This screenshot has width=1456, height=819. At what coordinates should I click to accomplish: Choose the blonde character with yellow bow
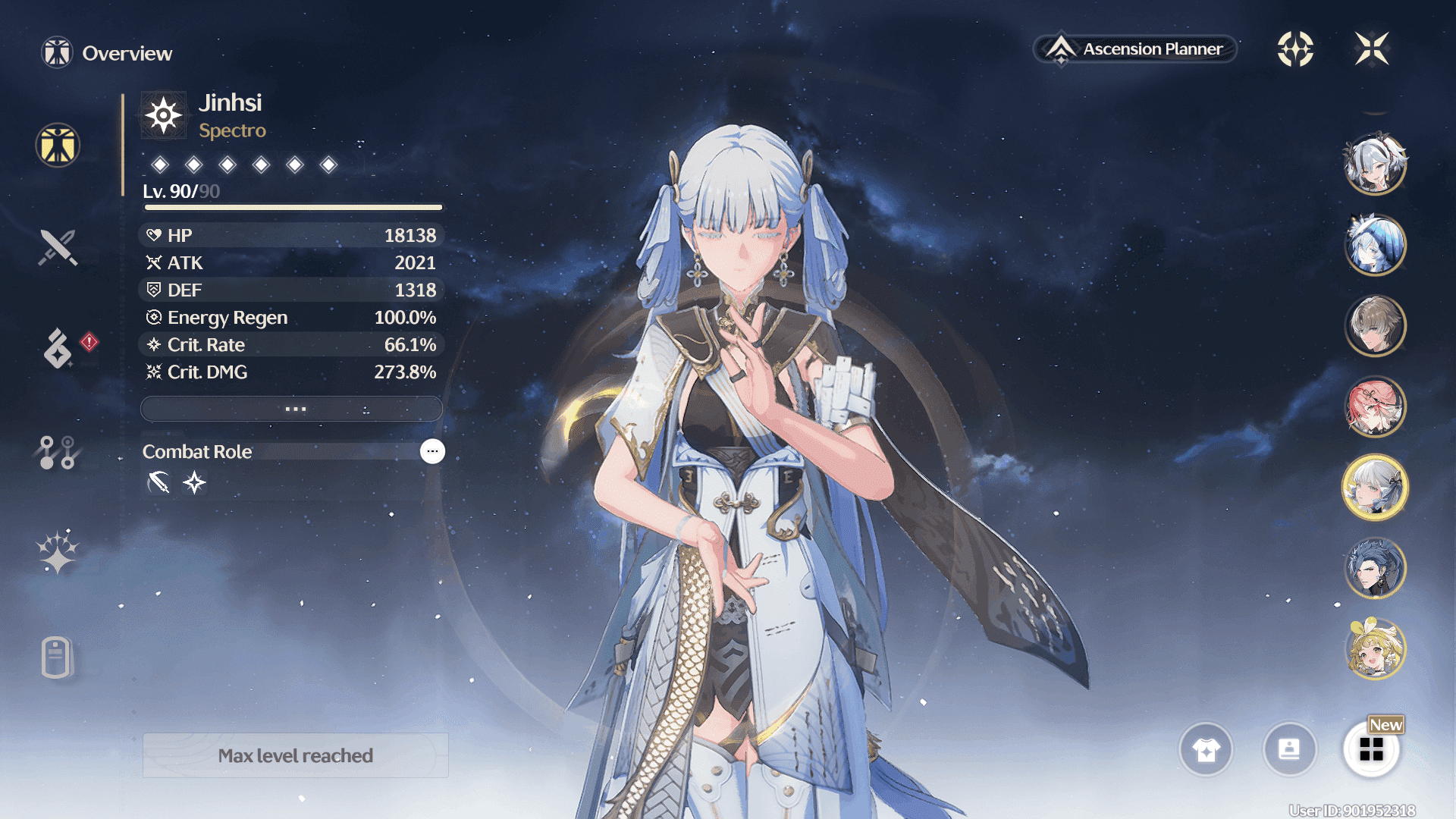pos(1375,649)
